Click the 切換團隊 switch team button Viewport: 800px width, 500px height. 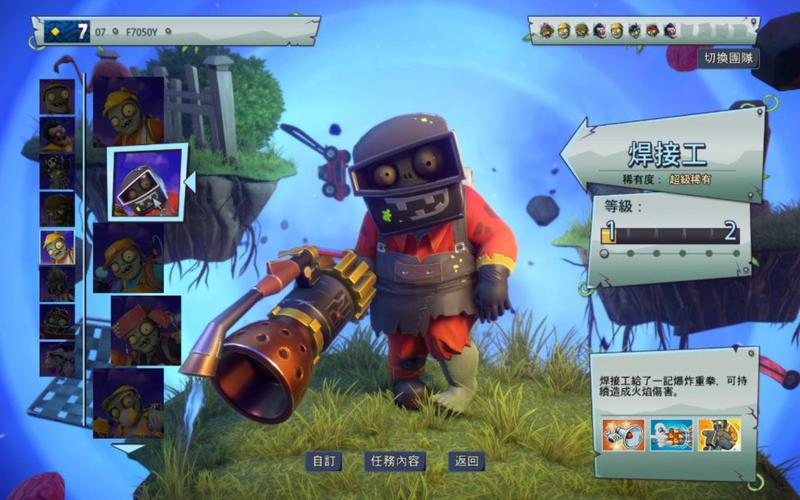(729, 58)
